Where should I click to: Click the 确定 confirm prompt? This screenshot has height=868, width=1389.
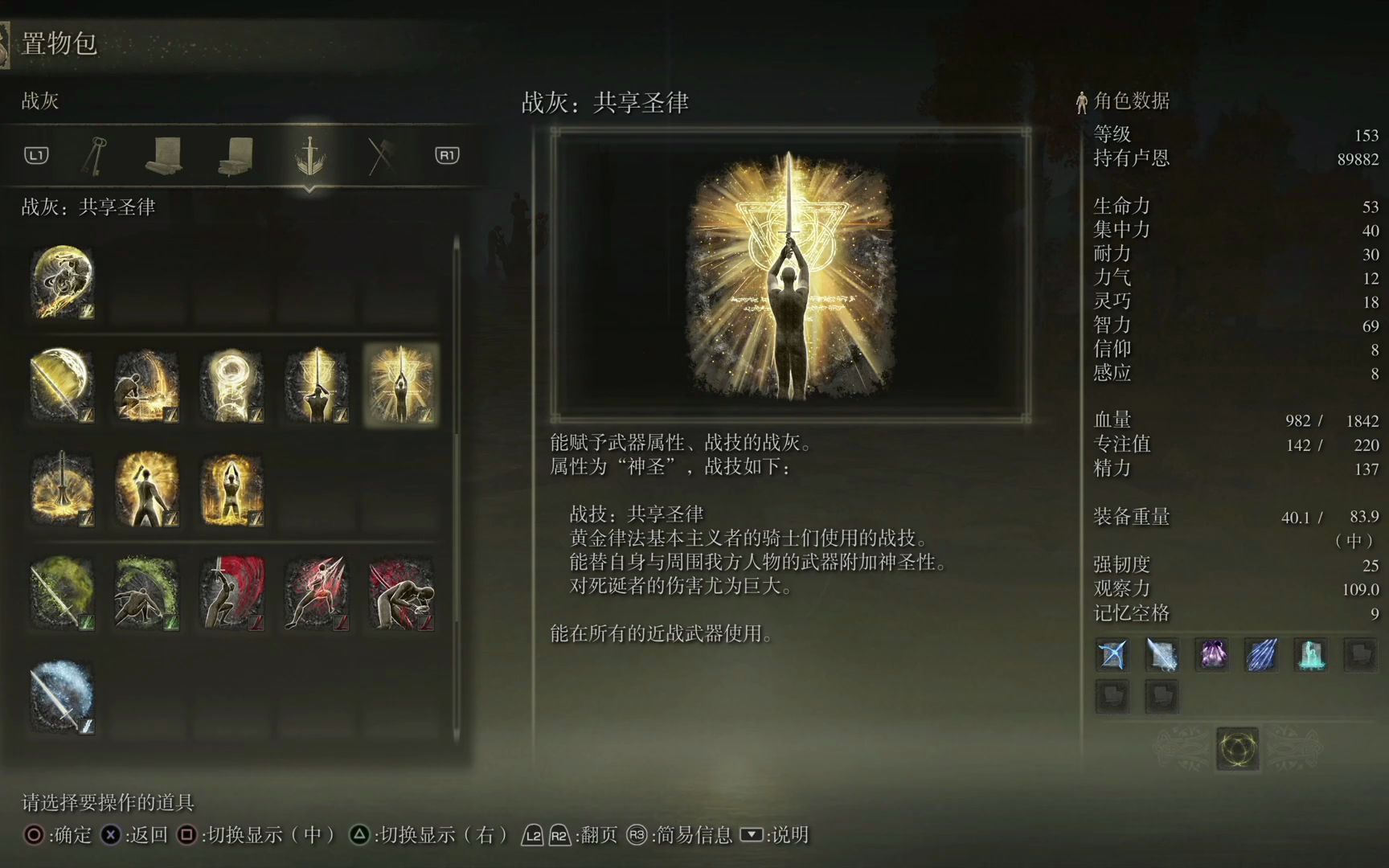tap(60, 836)
